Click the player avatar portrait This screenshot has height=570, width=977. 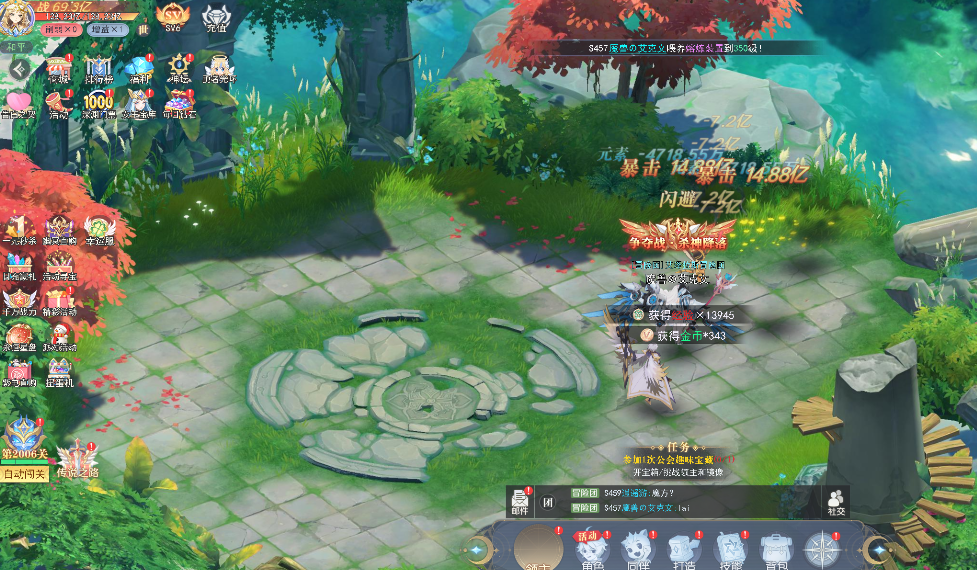pos(17,17)
